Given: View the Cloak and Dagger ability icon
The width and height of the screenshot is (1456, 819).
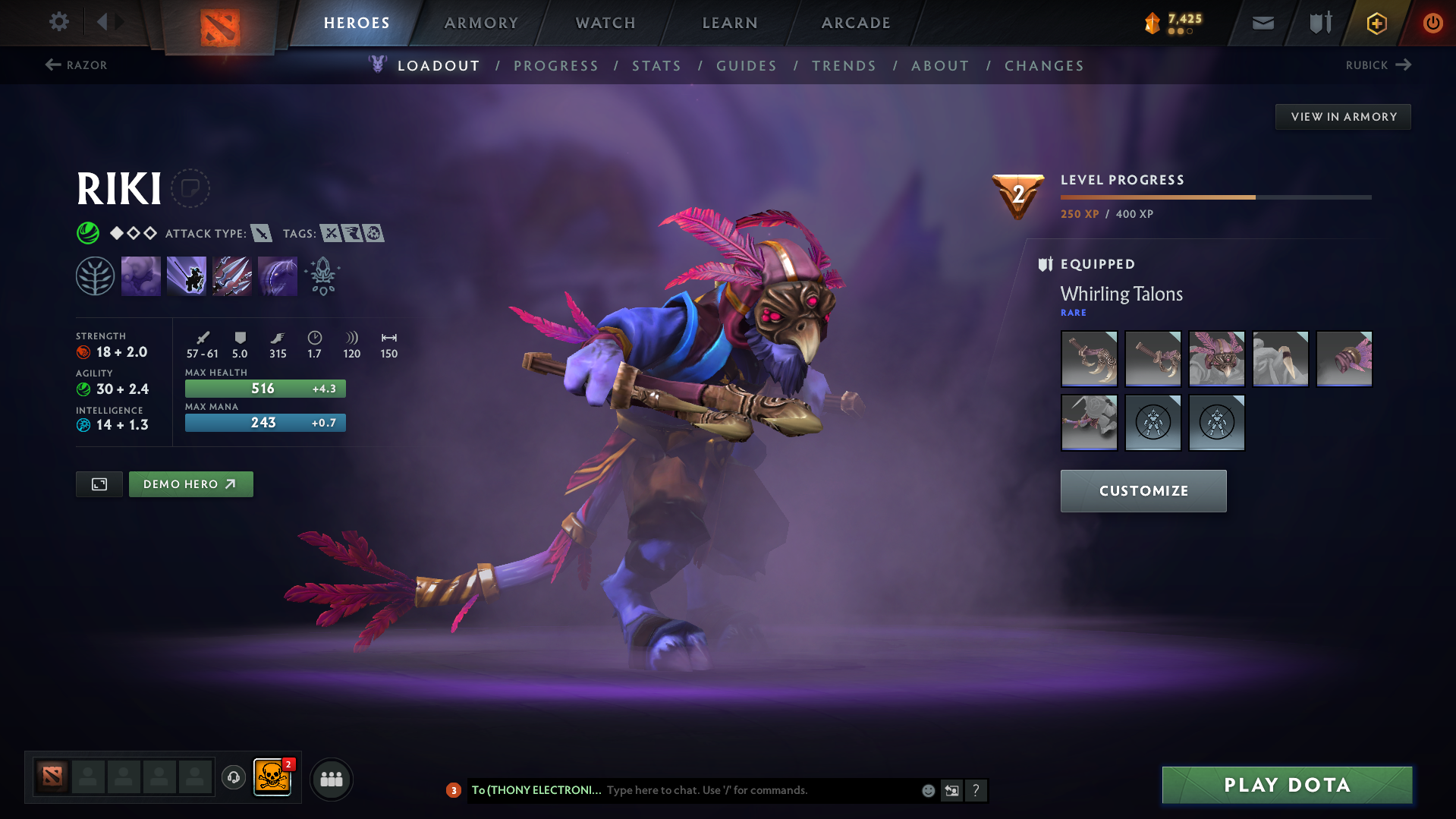Looking at the screenshot, I should (277, 276).
